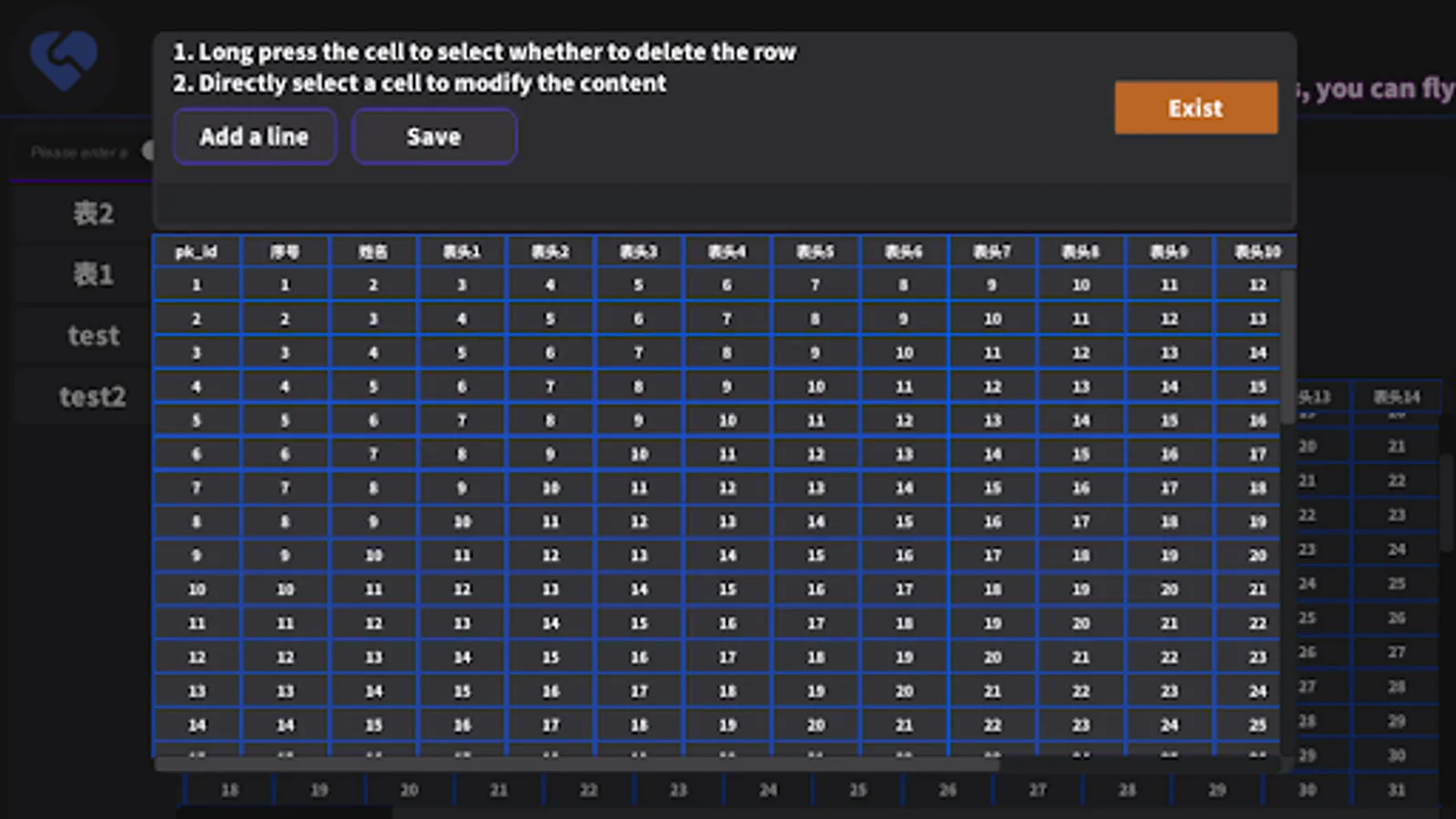Image resolution: width=1456 pixels, height=819 pixels.
Task: Click the orange Exist button
Action: point(1196,107)
